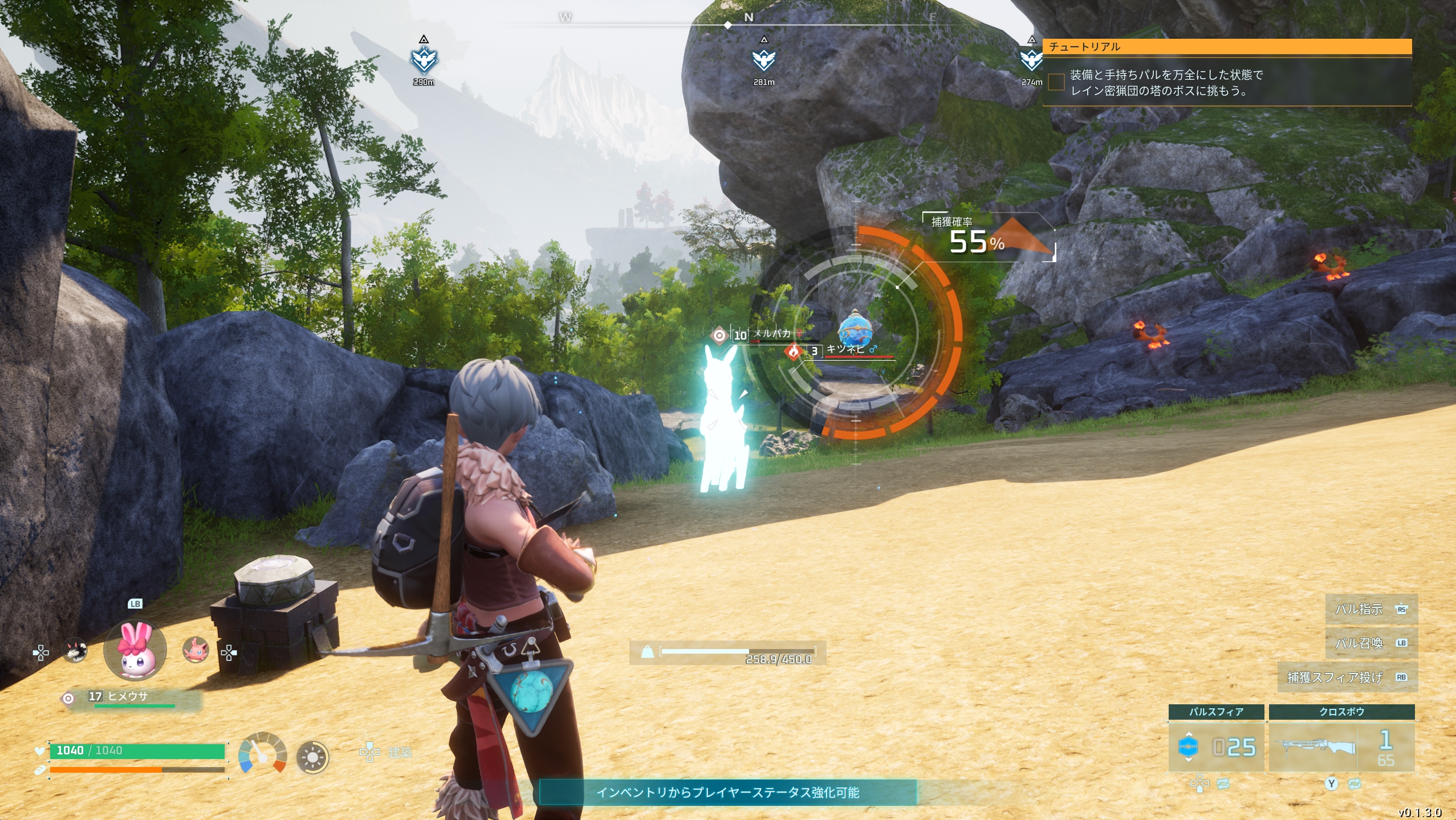The image size is (1456, 820).
Task: Choose the パル召喚 summon label
Action: tap(1370, 643)
